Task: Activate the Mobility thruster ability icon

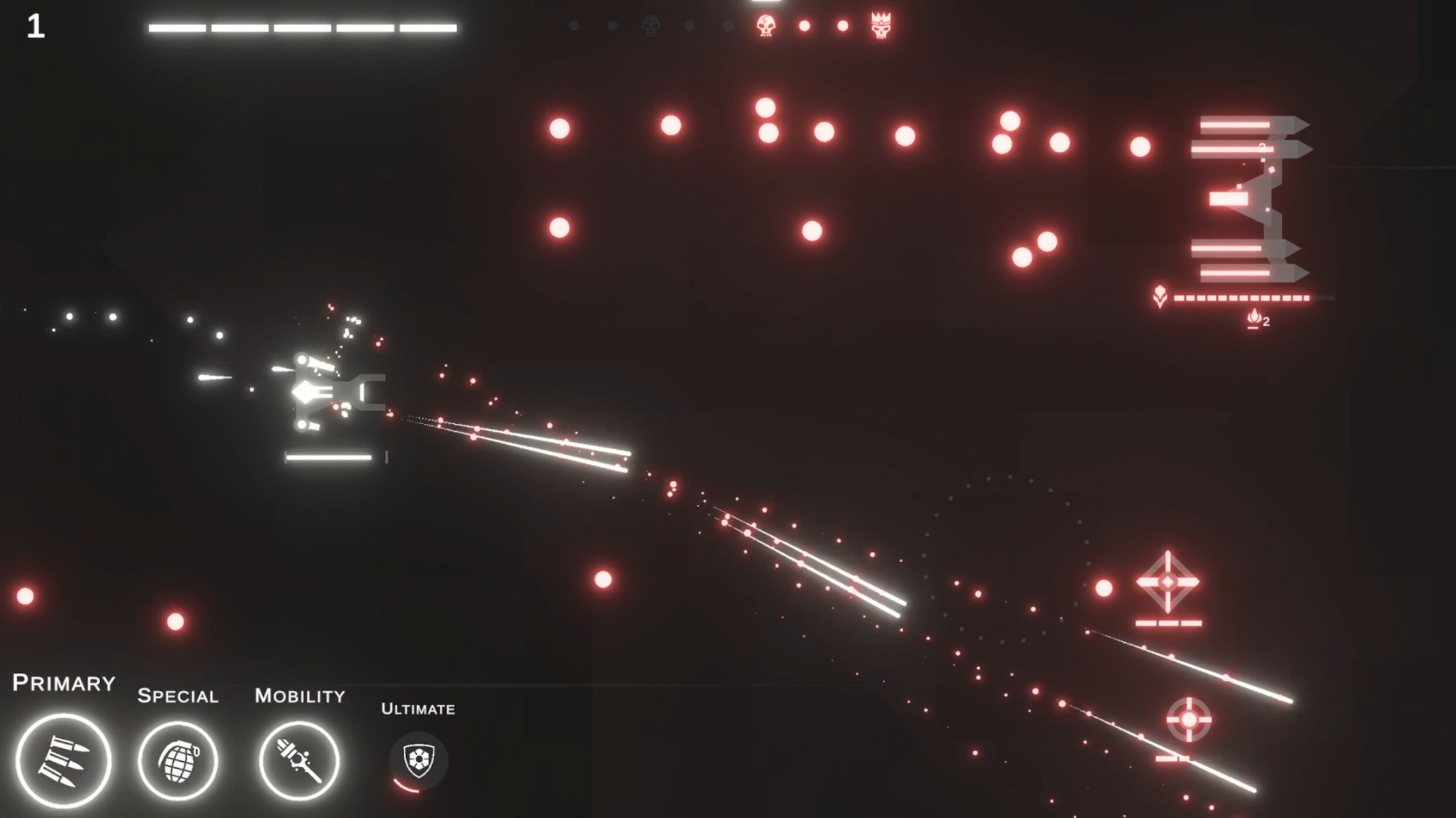Action: click(300, 761)
